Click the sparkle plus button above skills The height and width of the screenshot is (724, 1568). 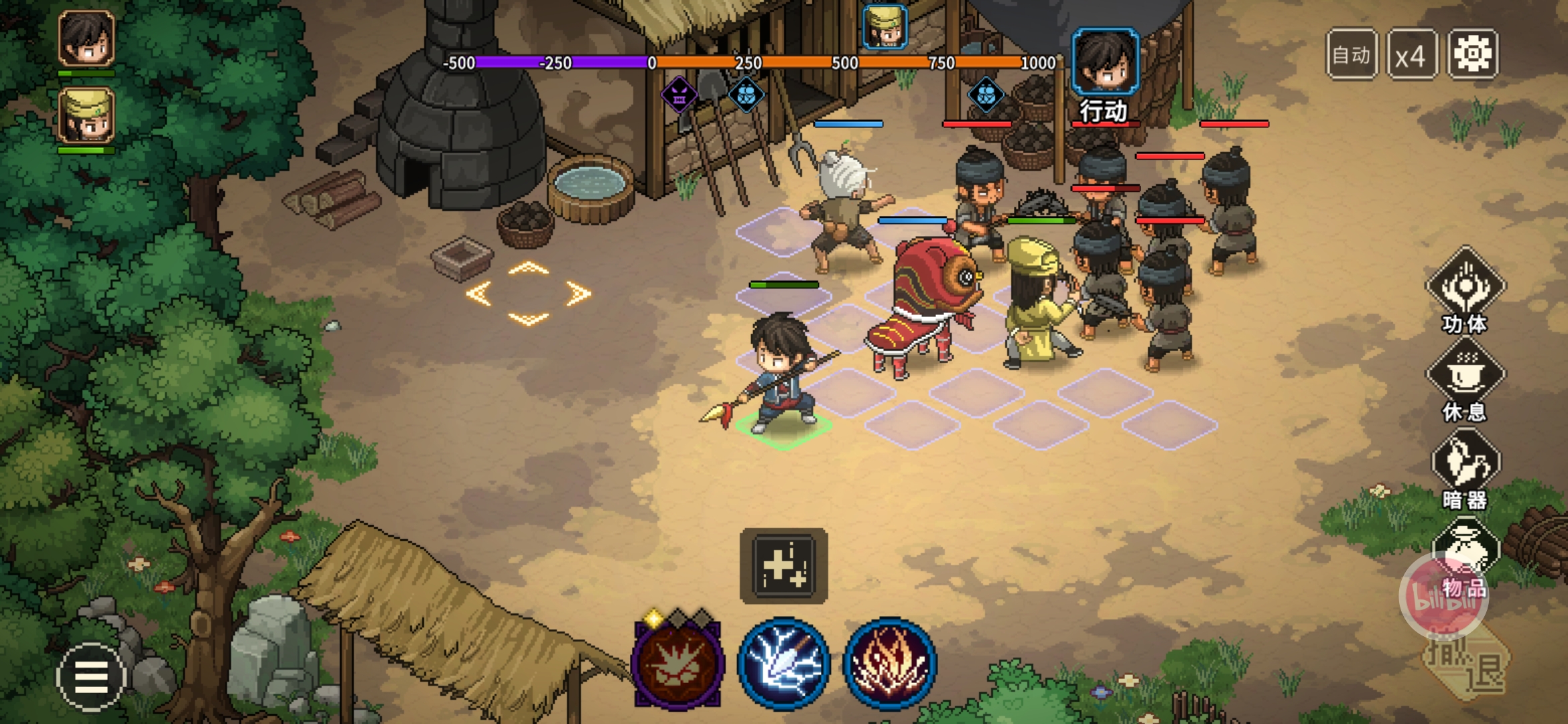(x=783, y=566)
